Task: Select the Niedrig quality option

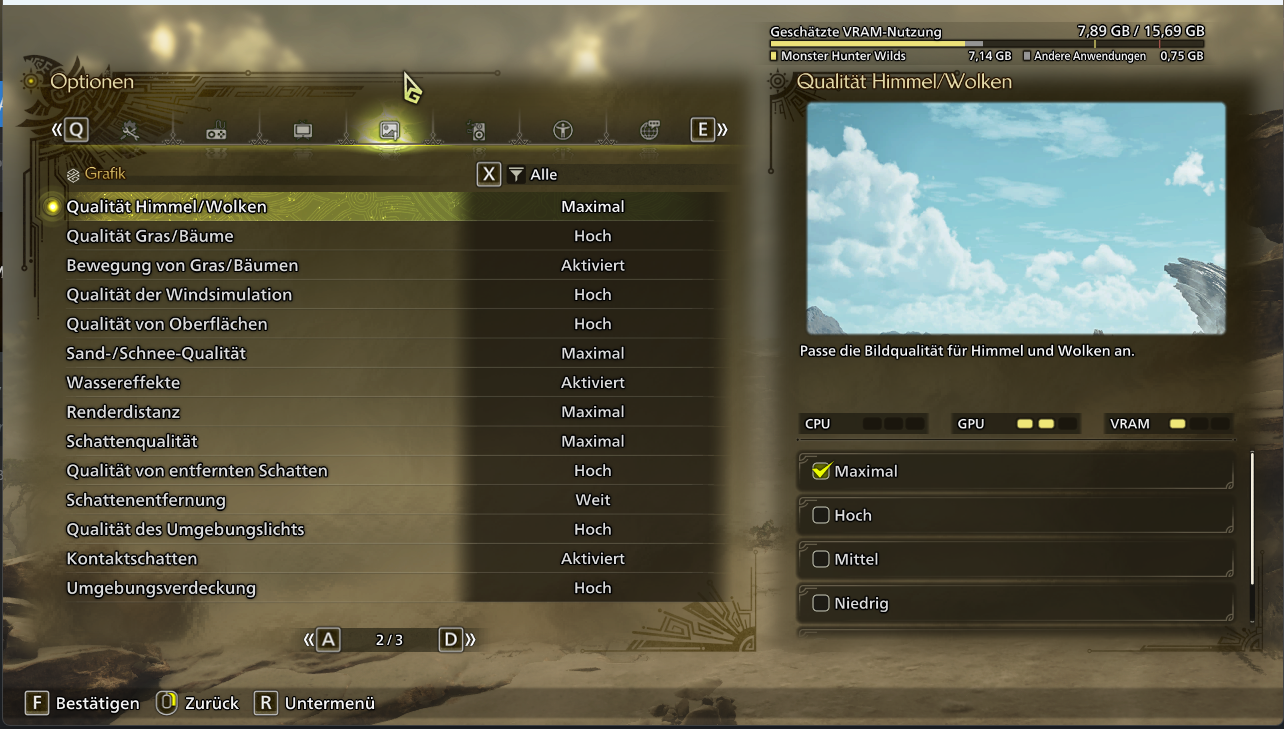Action: click(x=1014, y=603)
